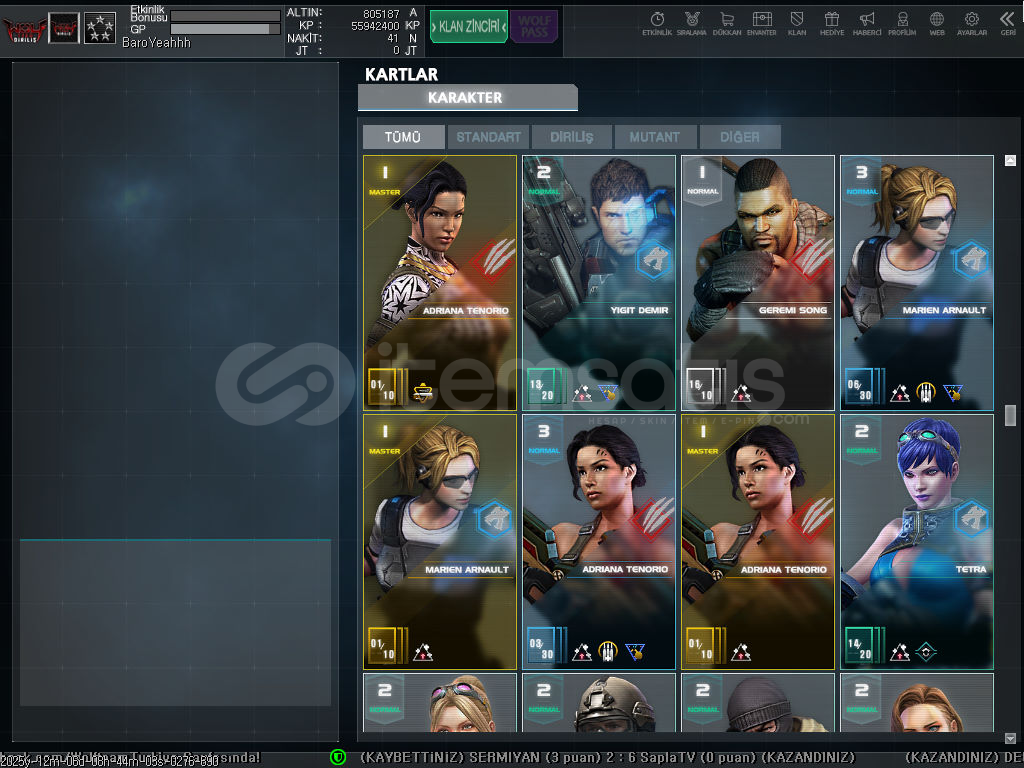Switch to the Diriliş tab
The height and width of the screenshot is (768, 1024).
point(572,137)
